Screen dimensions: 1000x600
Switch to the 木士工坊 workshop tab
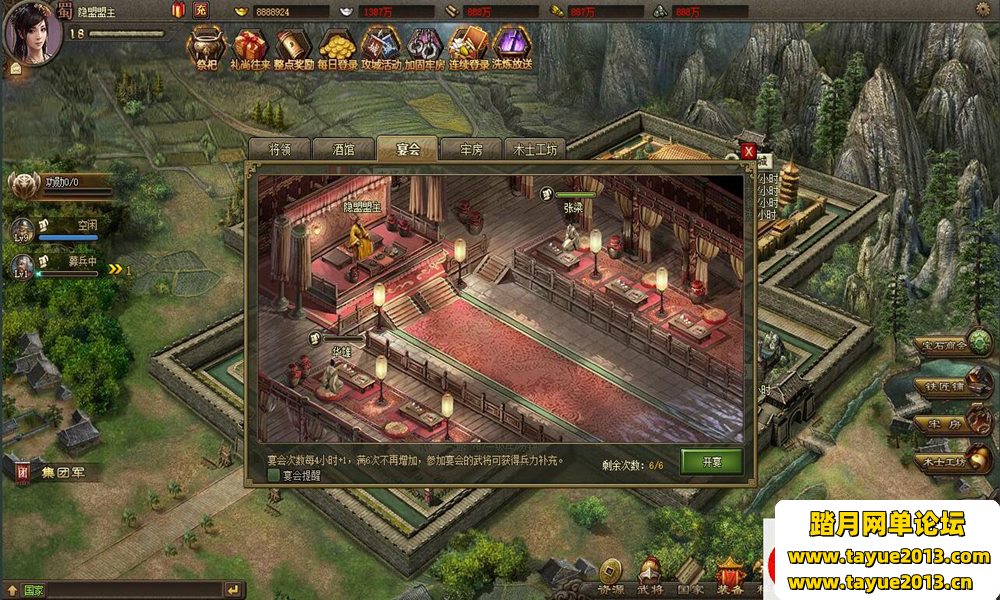(535, 149)
